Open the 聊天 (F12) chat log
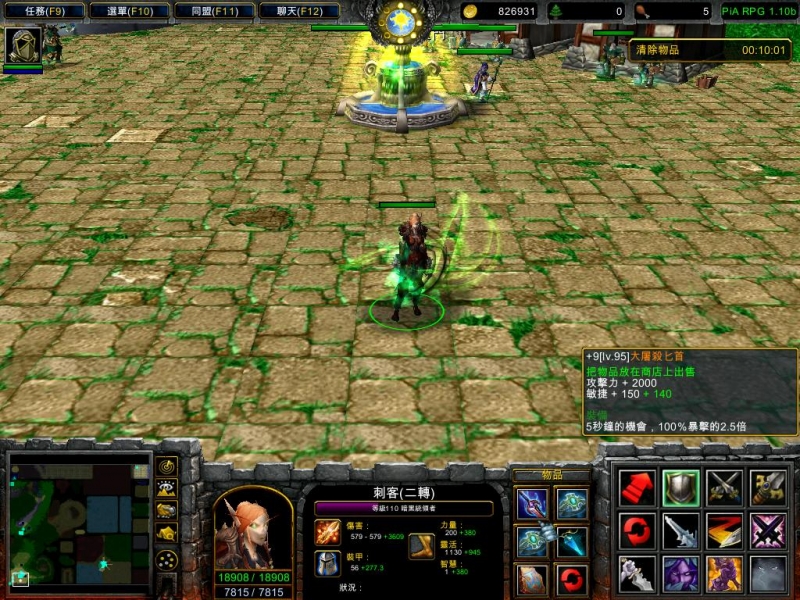This screenshot has height=600, width=800. pyautogui.click(x=298, y=12)
